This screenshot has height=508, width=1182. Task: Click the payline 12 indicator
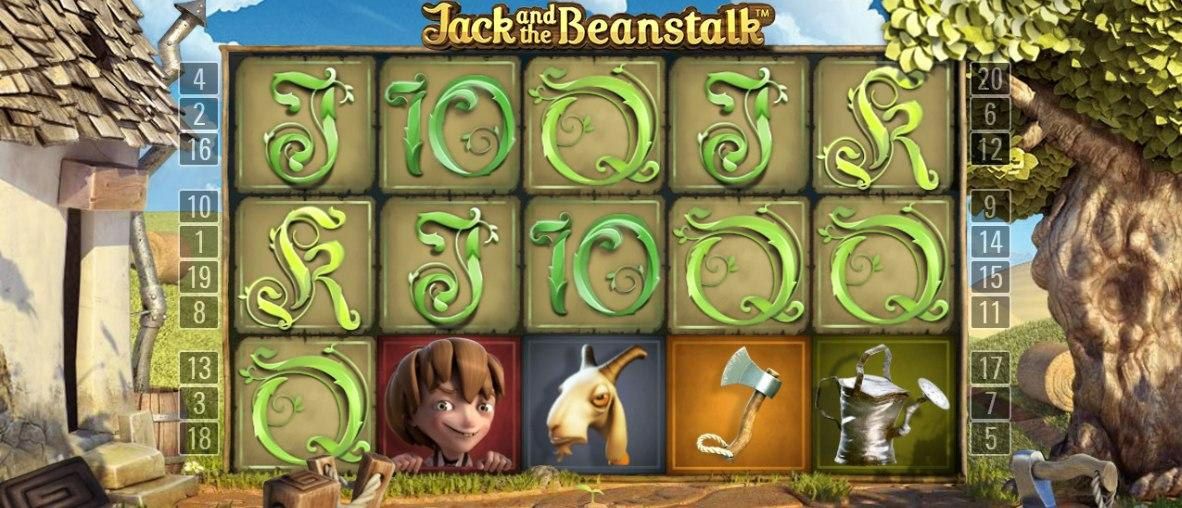pyautogui.click(x=991, y=150)
